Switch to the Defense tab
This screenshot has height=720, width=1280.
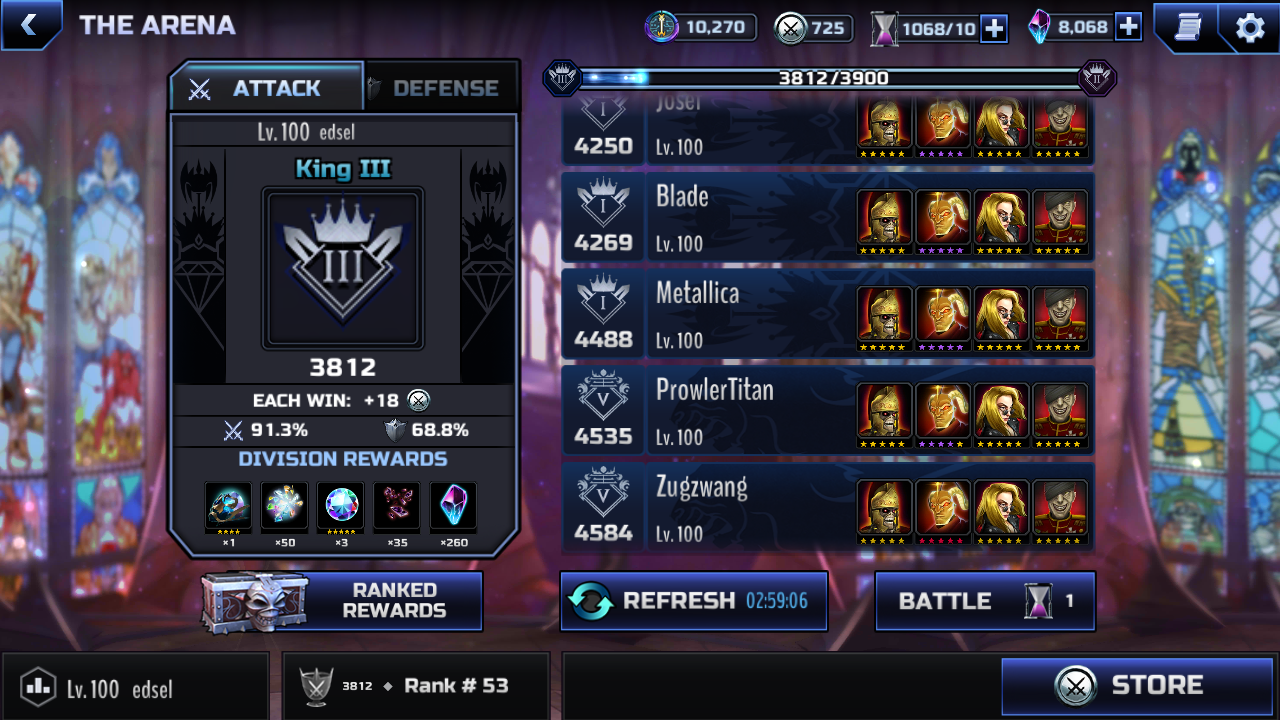443,88
